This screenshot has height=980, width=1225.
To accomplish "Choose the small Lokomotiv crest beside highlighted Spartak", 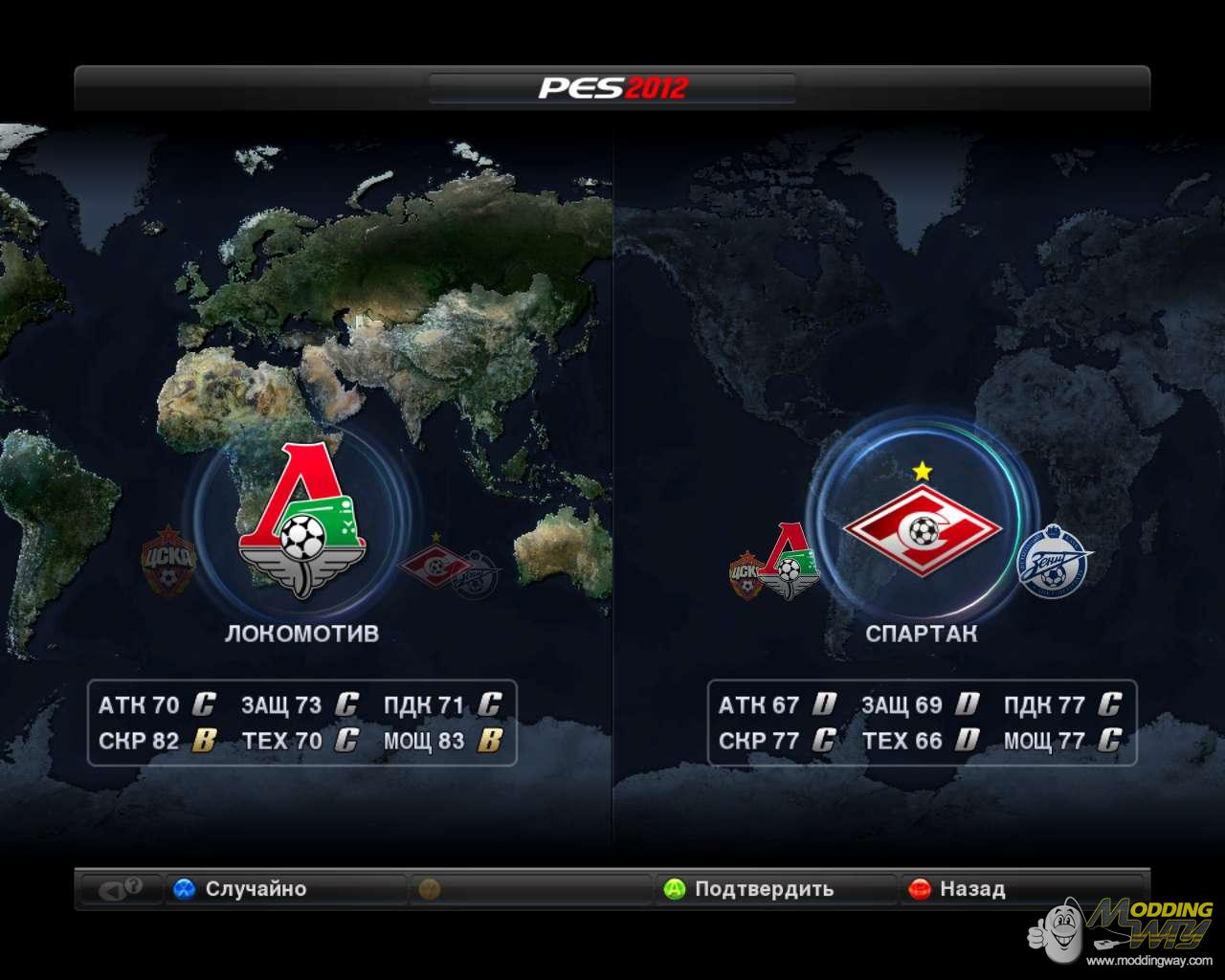I will tap(791, 562).
